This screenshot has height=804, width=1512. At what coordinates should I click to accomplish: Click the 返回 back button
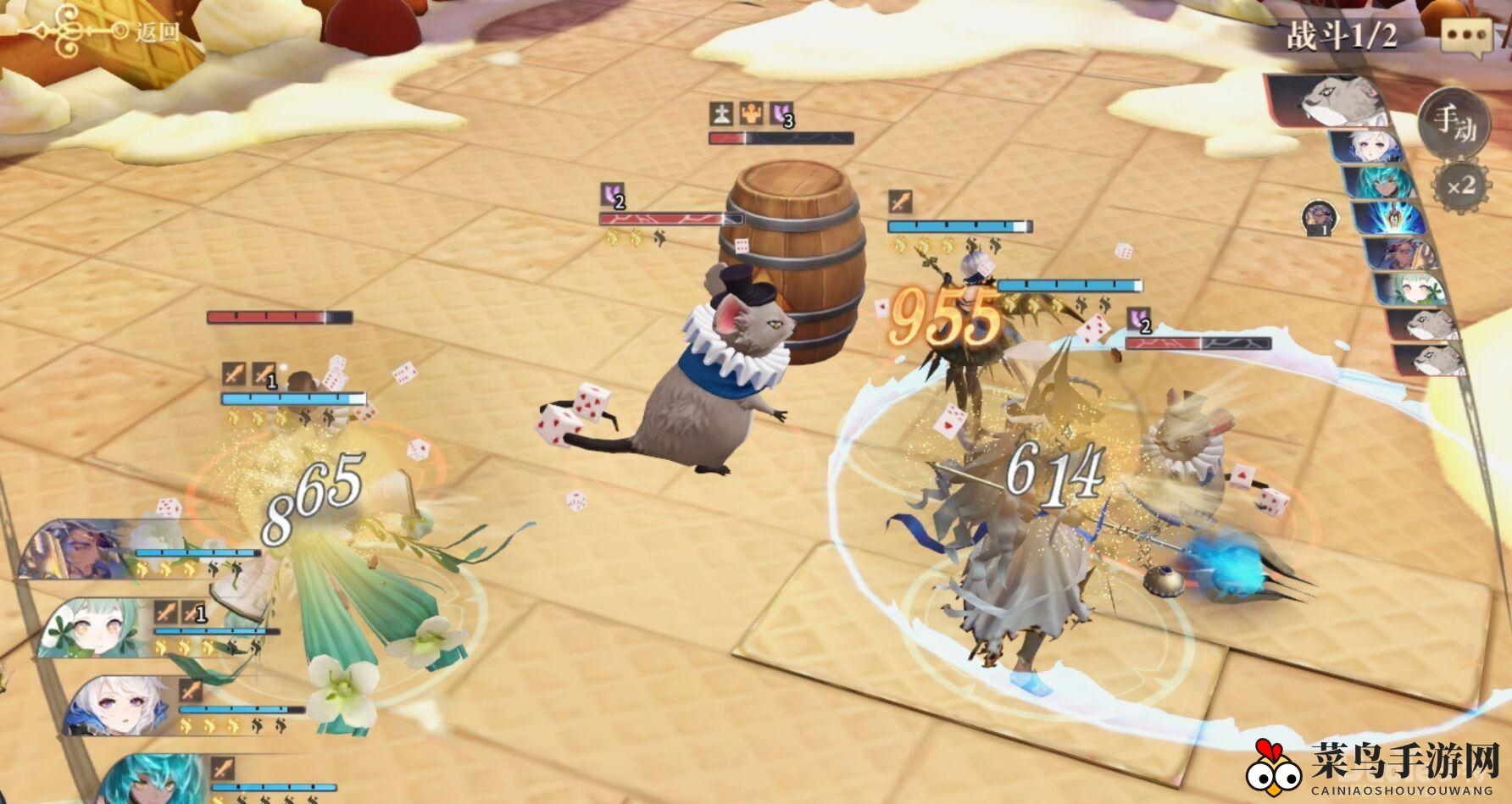(x=102, y=32)
